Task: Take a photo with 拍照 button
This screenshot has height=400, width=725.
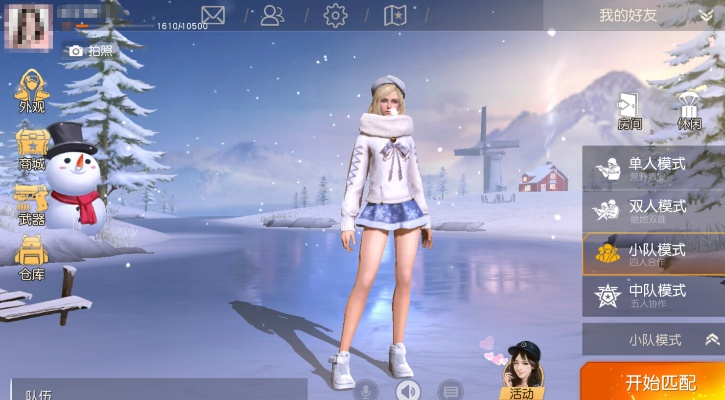Action: coord(90,50)
